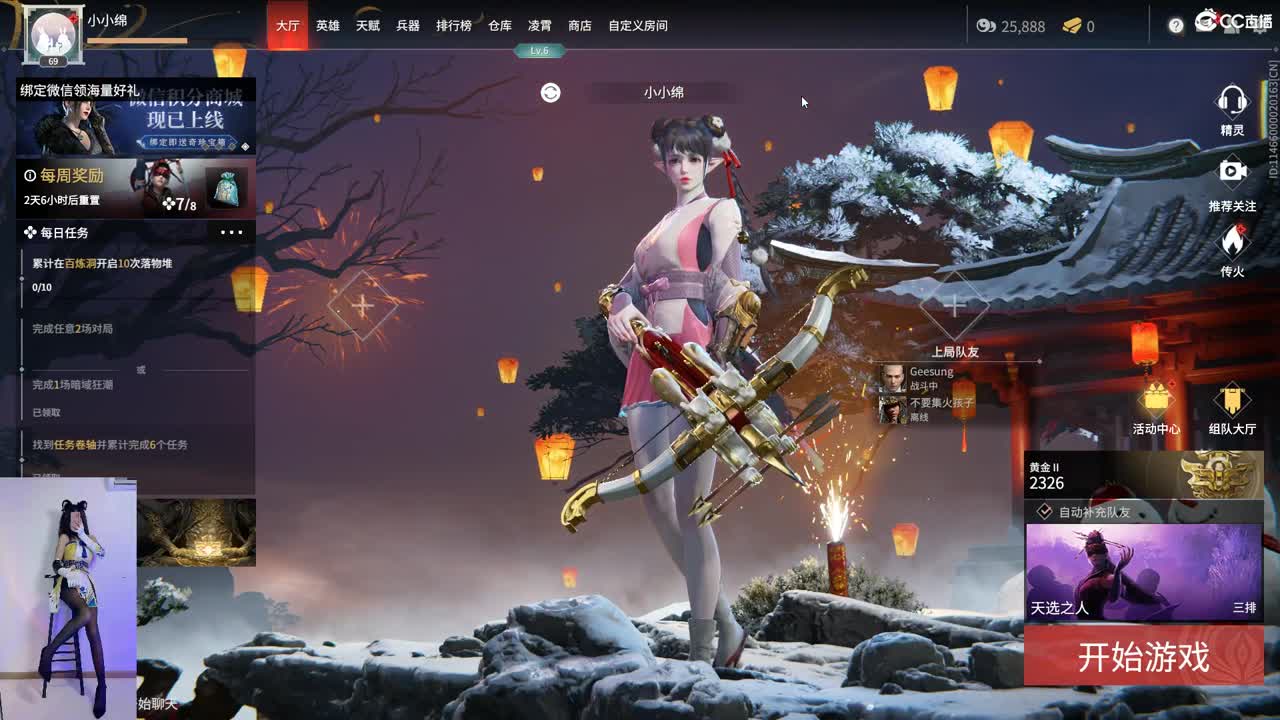Click the Lv.6 experience progress bar
Screen dimensions: 1280x720
(x=540, y=50)
